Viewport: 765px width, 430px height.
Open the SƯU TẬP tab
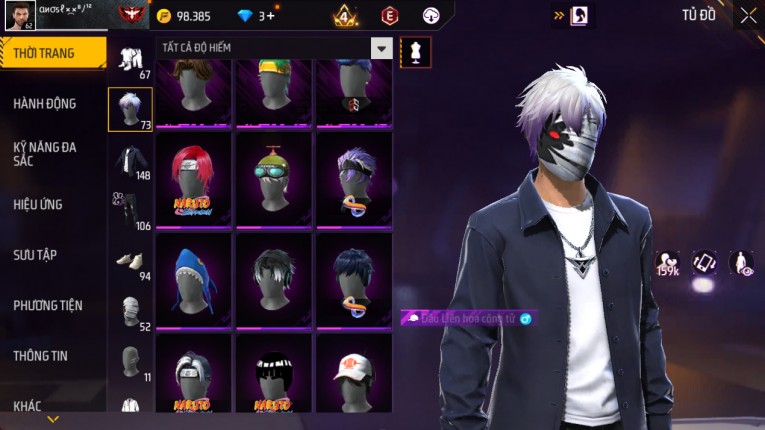point(35,255)
